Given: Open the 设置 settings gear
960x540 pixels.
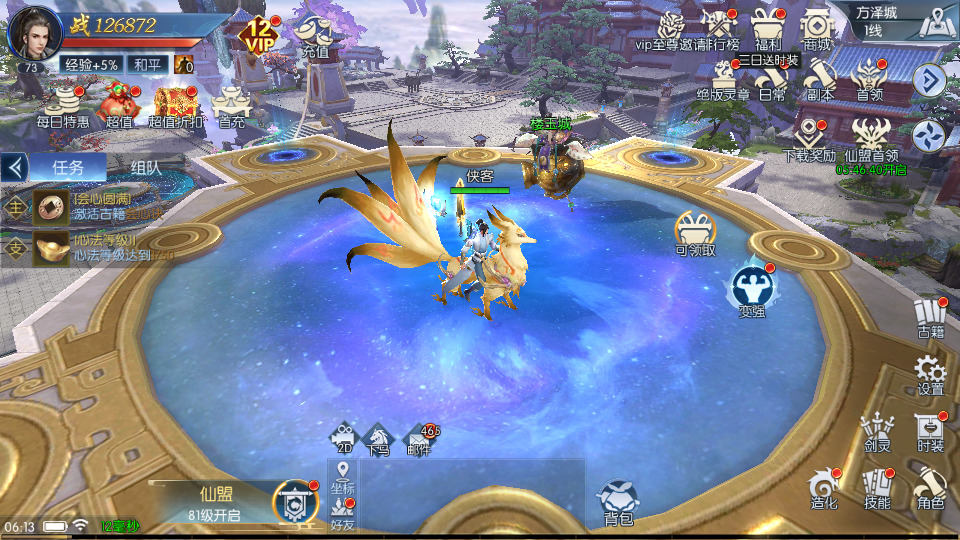Looking at the screenshot, I should coord(930,372).
